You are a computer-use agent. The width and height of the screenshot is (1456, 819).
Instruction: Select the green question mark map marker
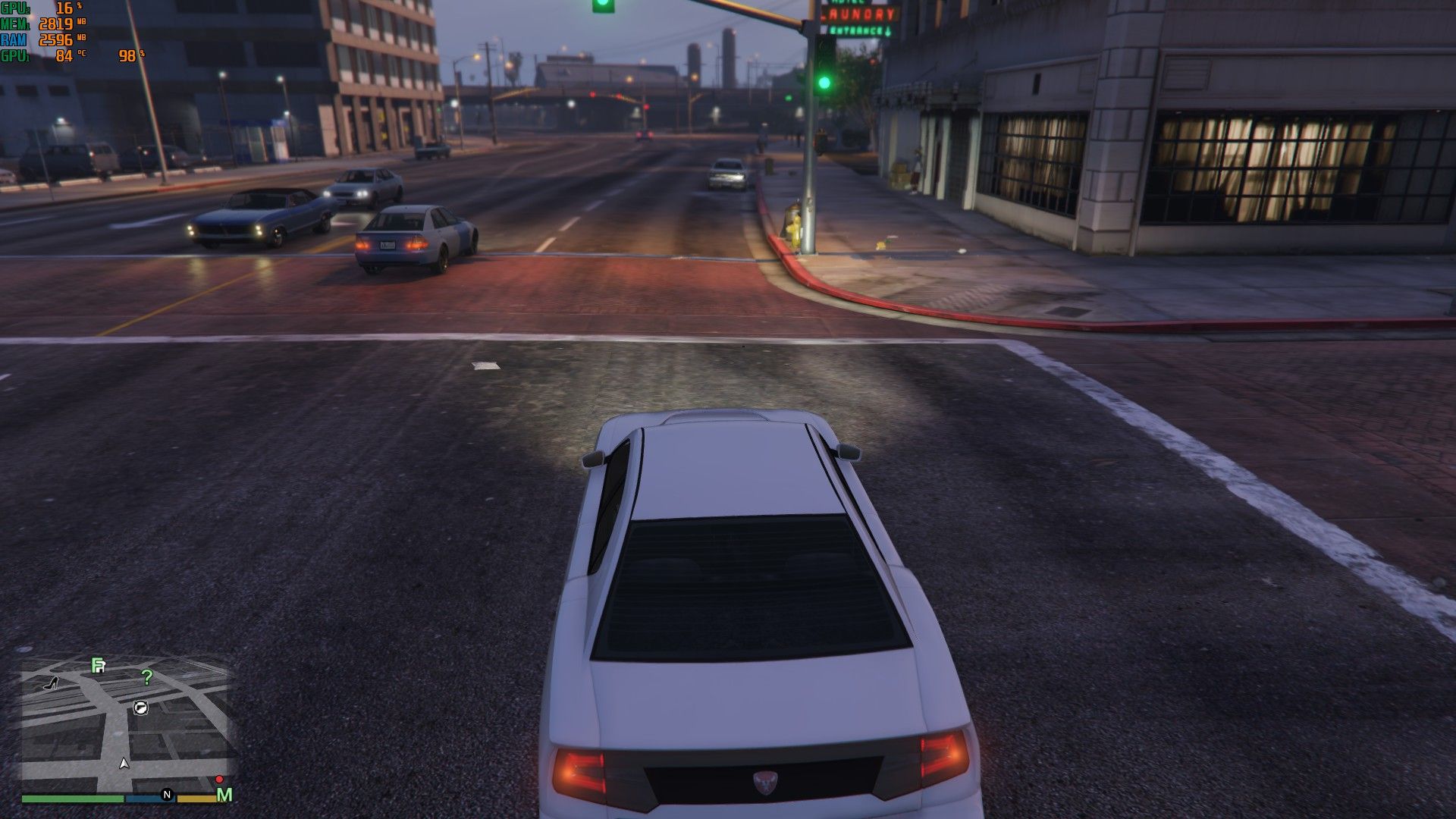147,677
